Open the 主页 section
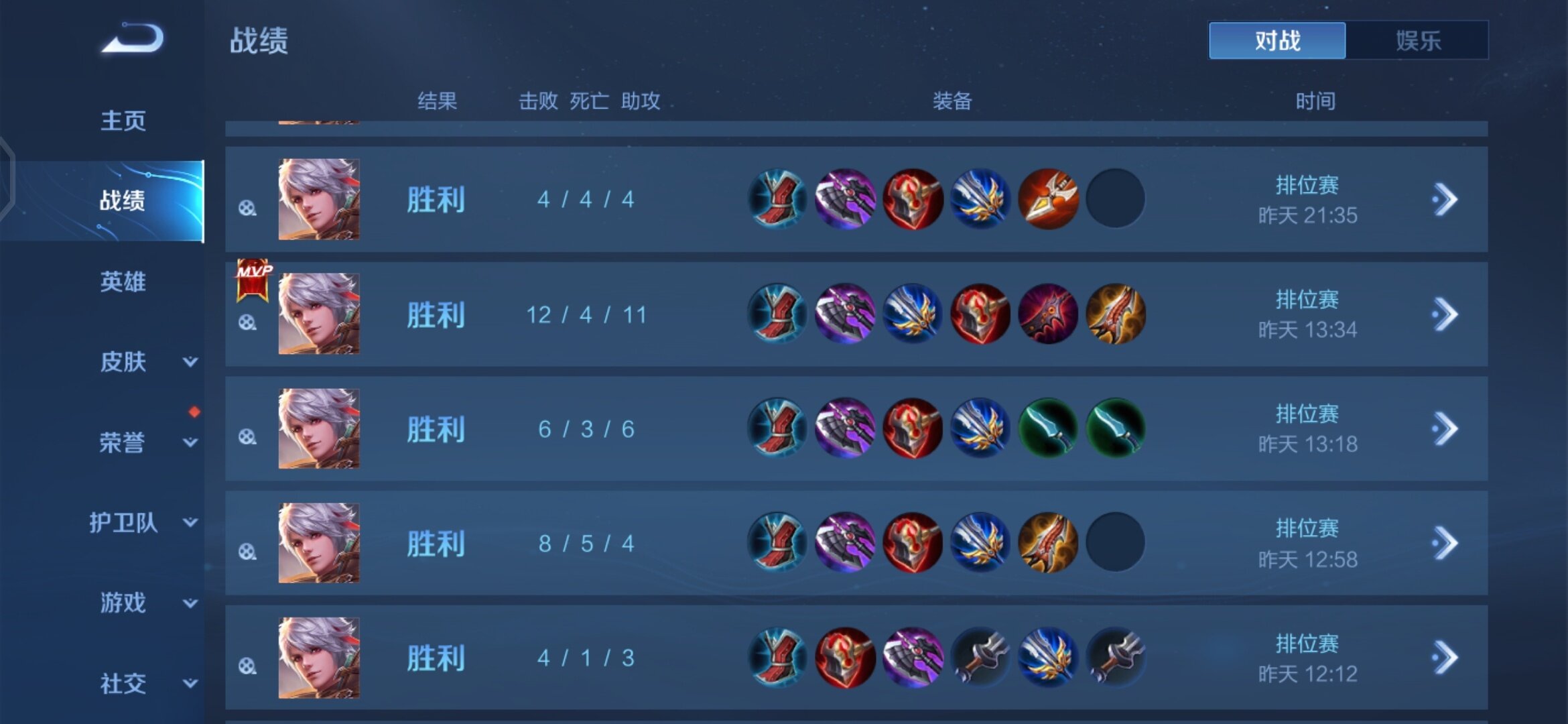 click(x=123, y=121)
